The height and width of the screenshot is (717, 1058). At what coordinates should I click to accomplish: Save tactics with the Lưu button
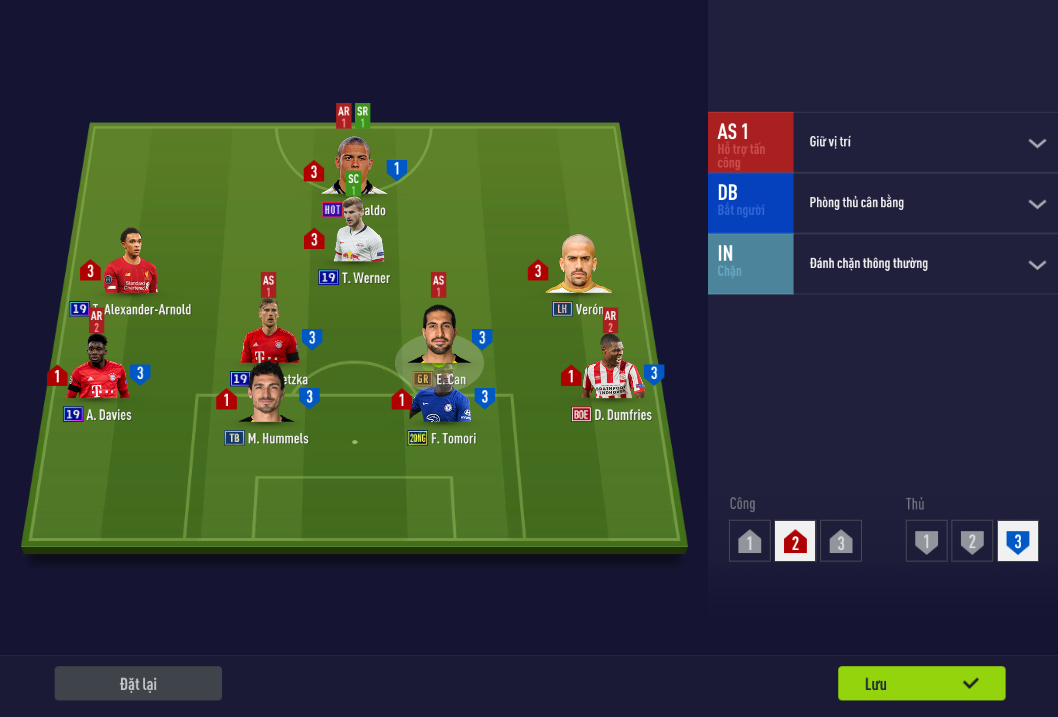point(921,684)
